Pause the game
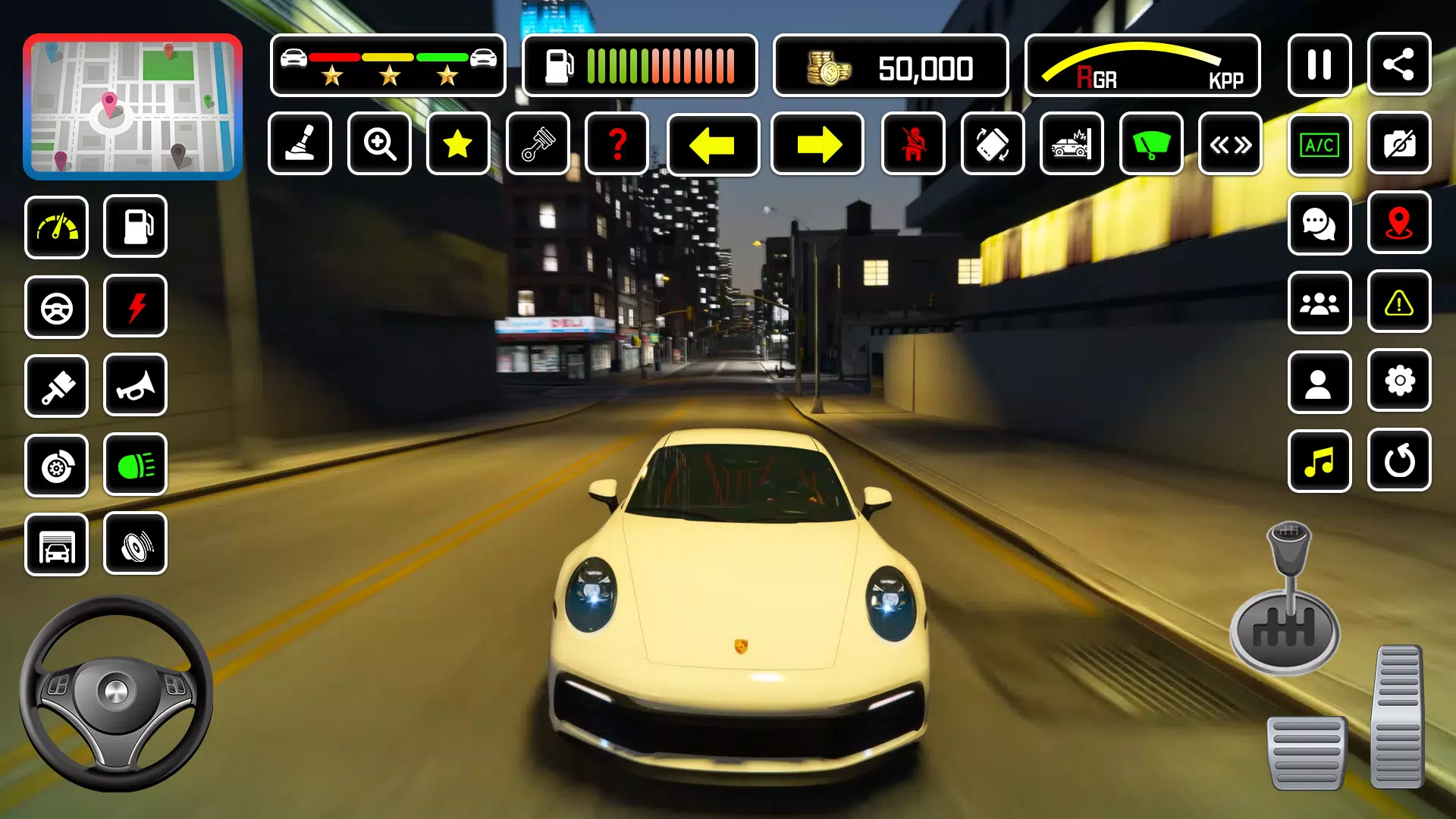Viewport: 1456px width, 819px height. pos(1319,65)
